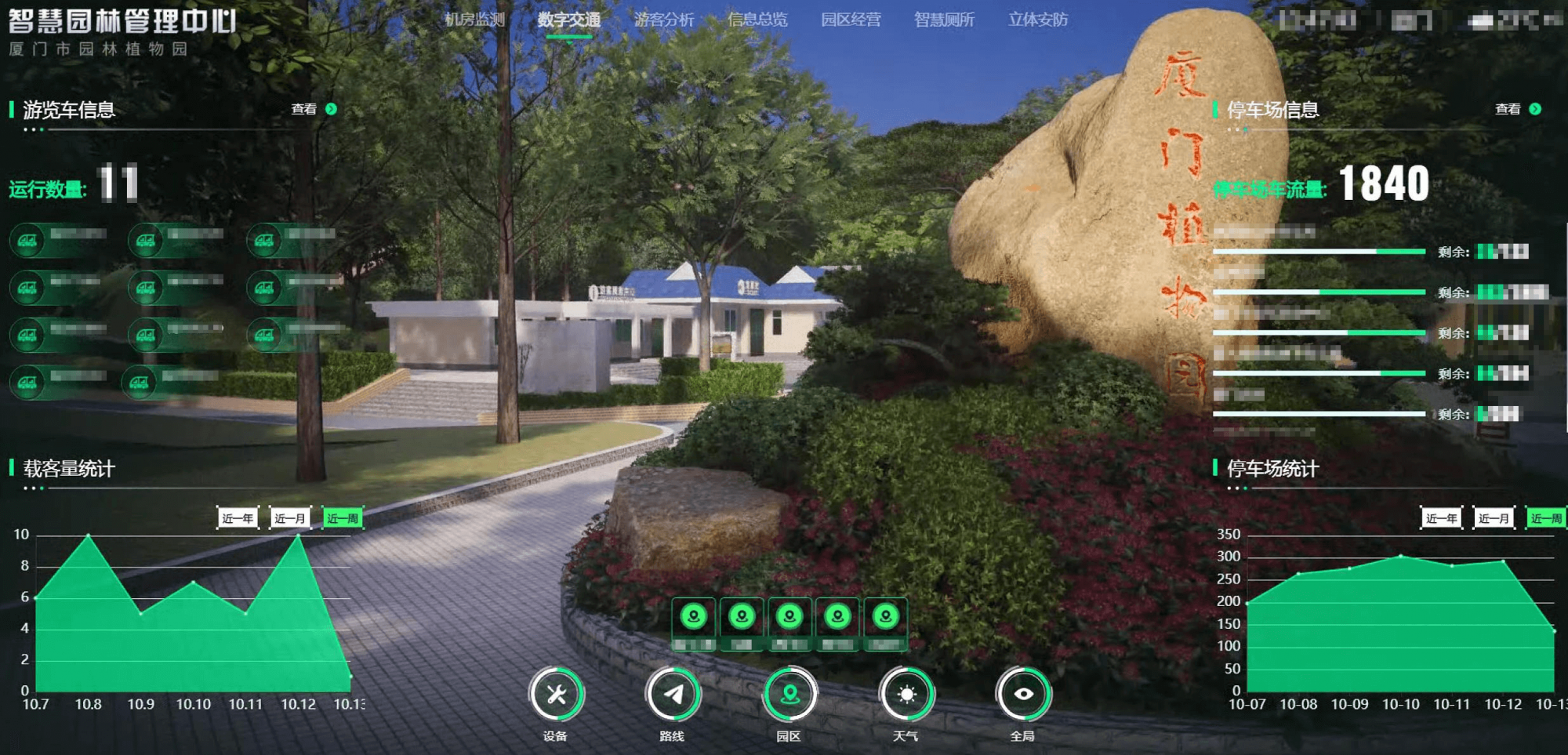The image size is (1568, 755).
Task: Open the 园区经营 tab
Action: (x=851, y=20)
